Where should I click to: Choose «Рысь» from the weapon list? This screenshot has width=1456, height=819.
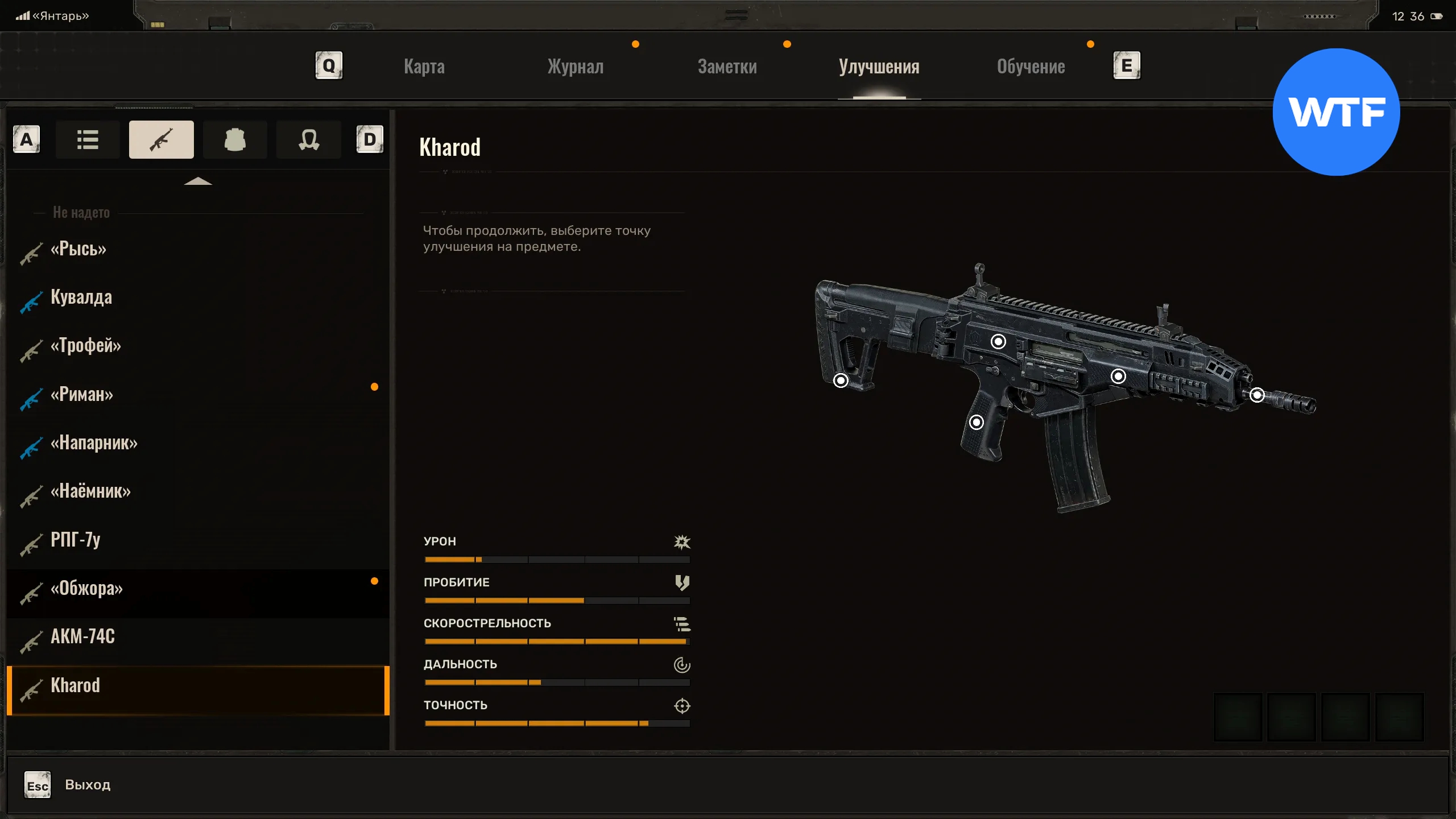(78, 249)
